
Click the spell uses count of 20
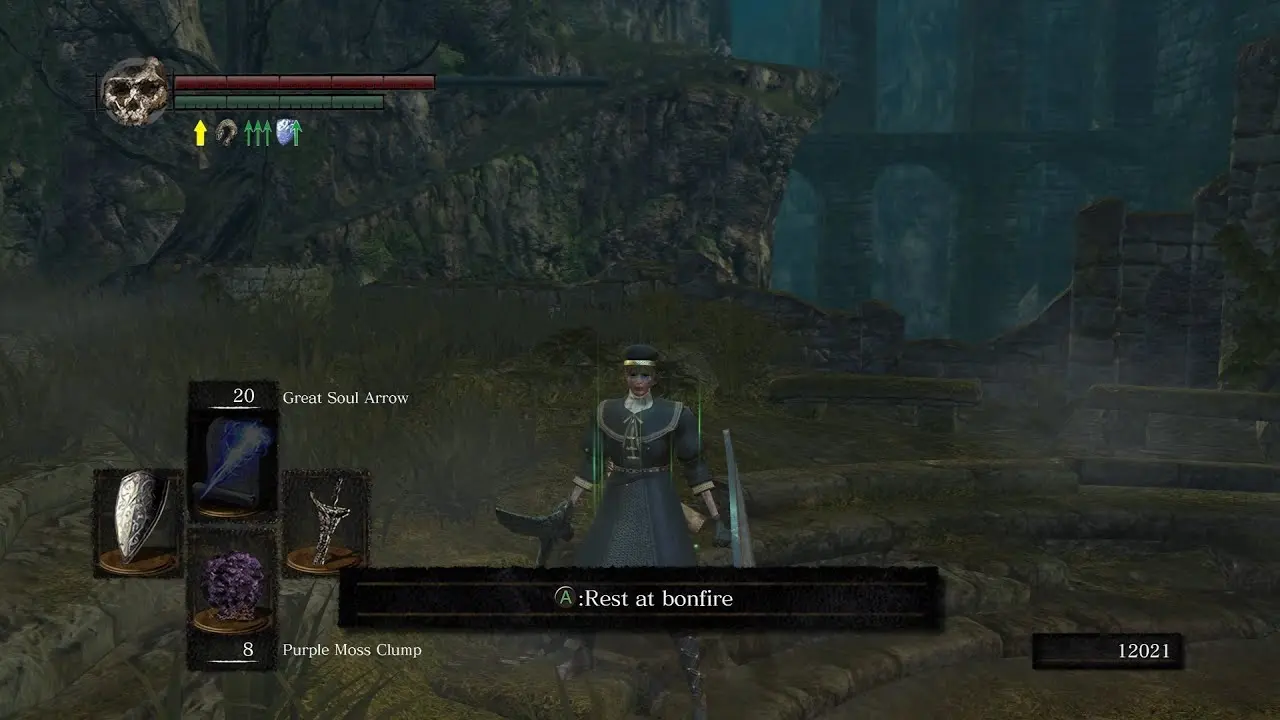[x=243, y=397]
